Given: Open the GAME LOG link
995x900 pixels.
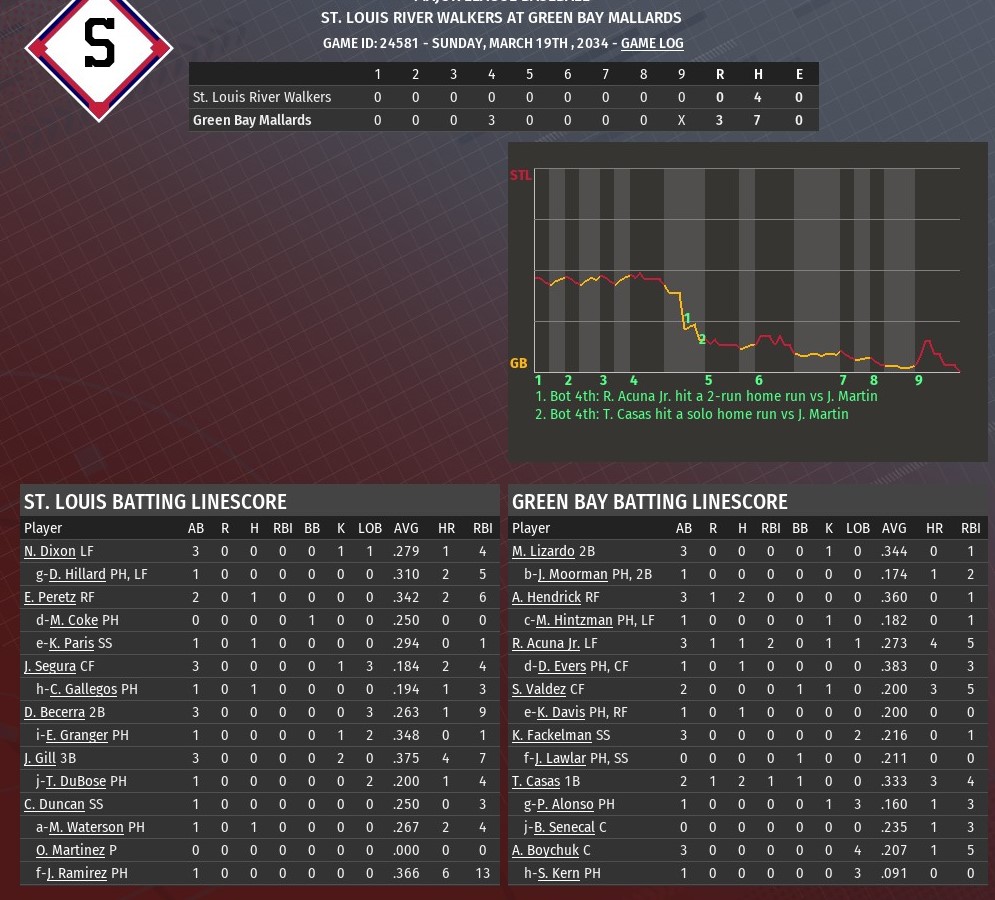Looking at the screenshot, I should (652, 43).
